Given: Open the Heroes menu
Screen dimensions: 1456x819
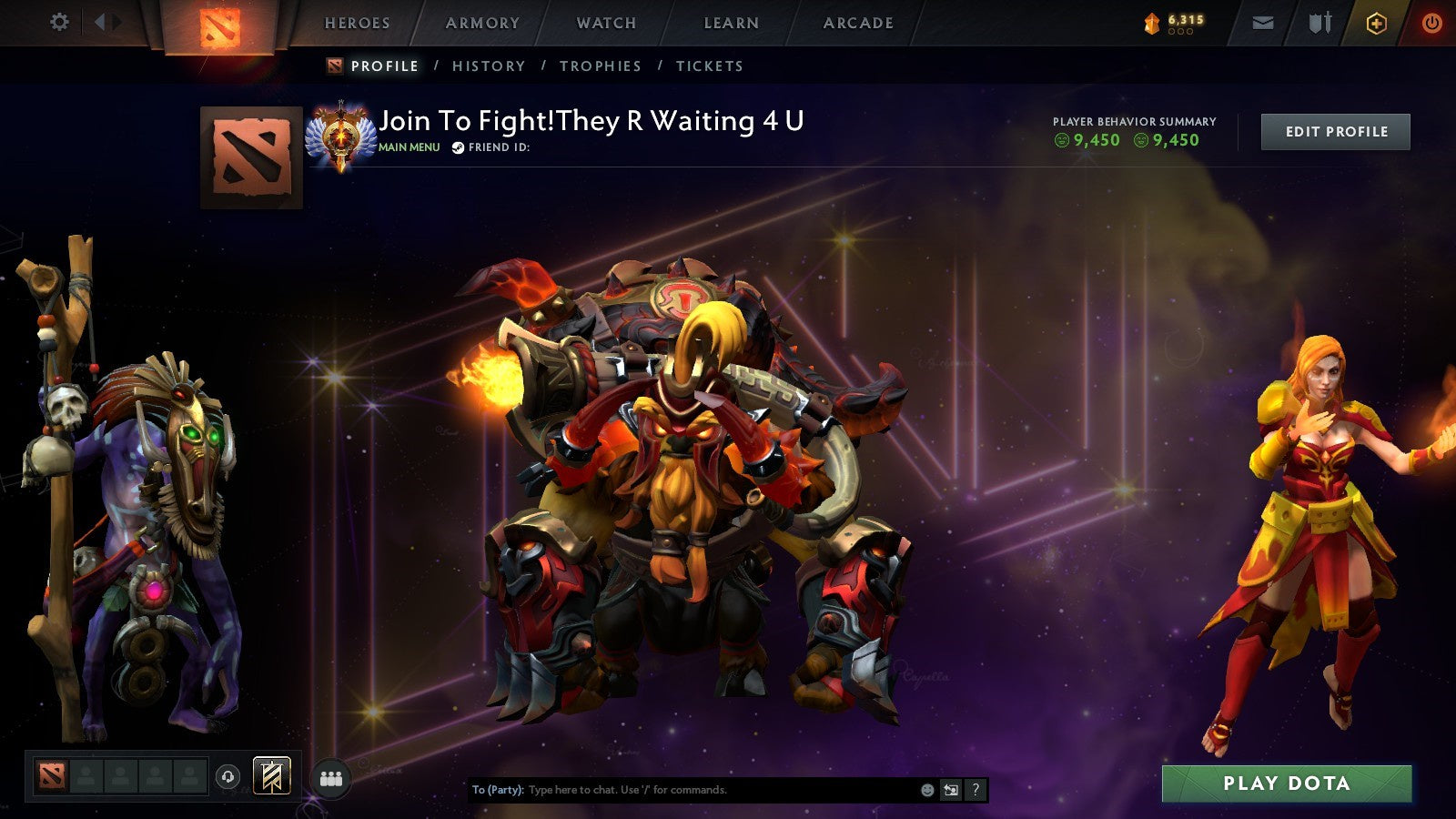Looking at the screenshot, I should tap(357, 23).
